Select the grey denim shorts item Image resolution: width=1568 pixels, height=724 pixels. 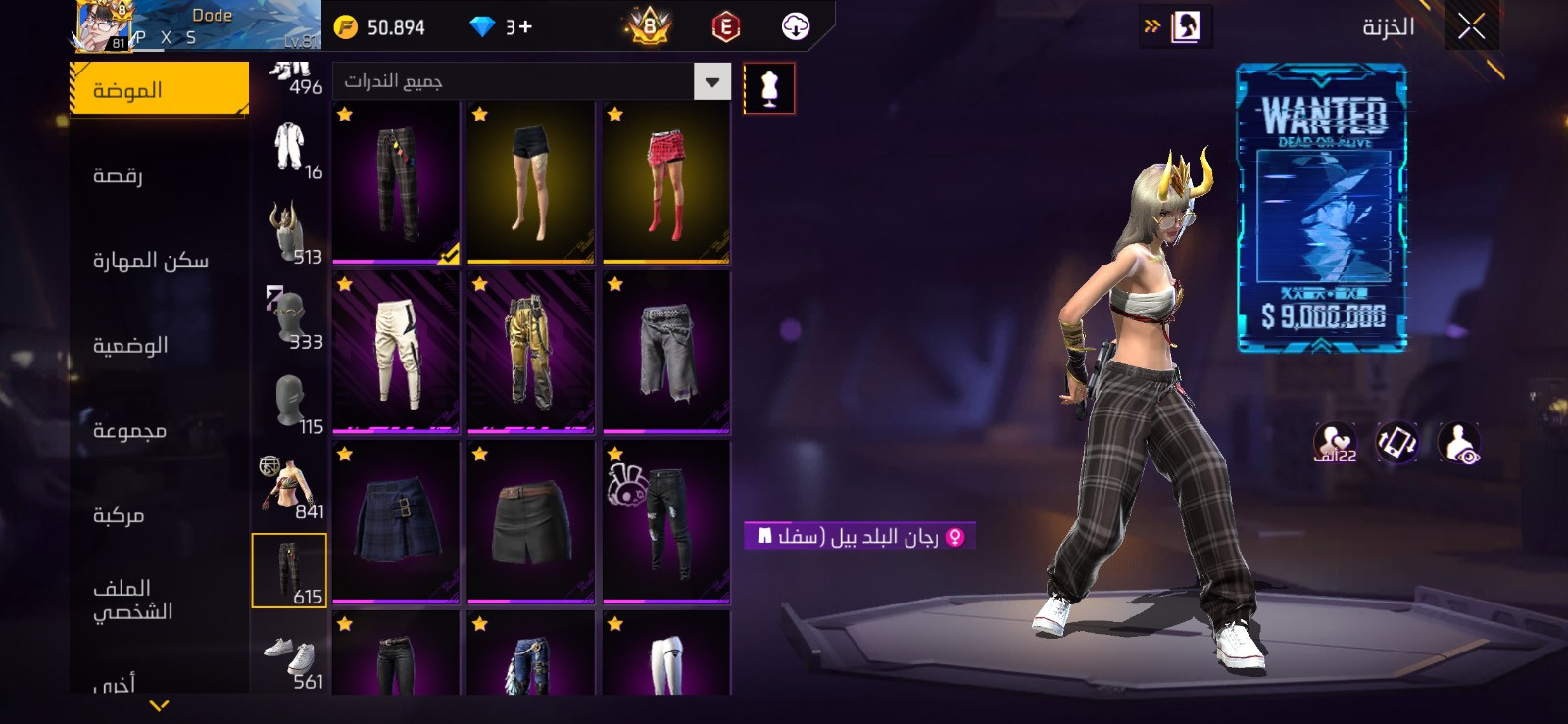point(666,353)
